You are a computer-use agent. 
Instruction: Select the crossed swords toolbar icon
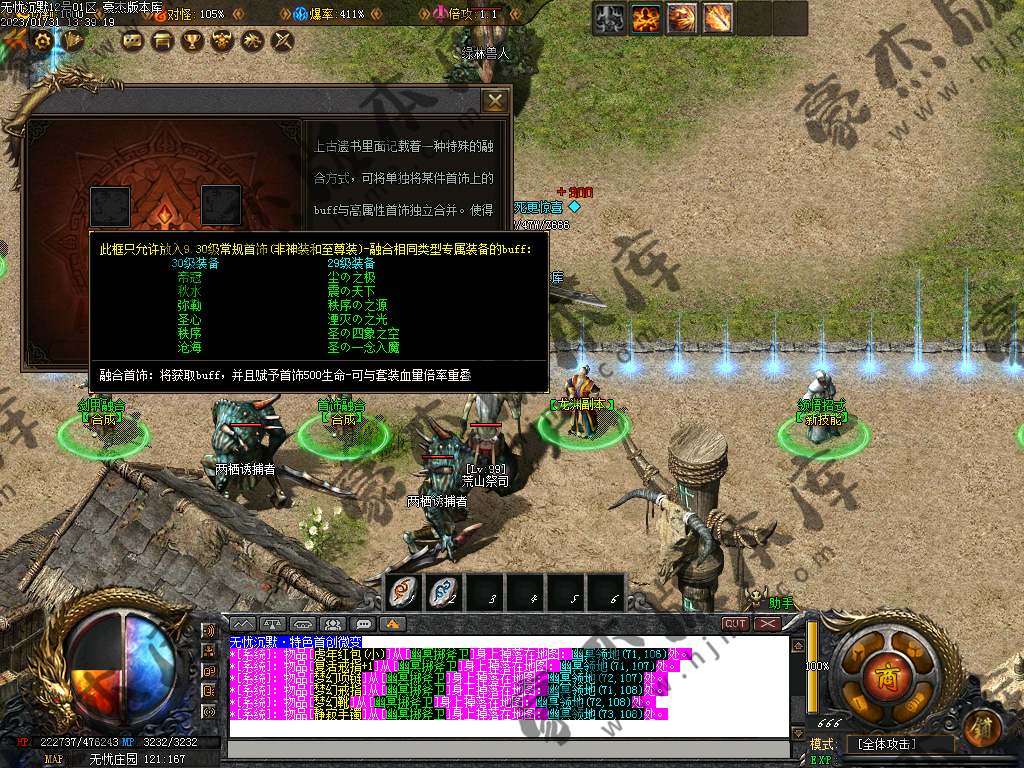pyautogui.click(x=283, y=41)
